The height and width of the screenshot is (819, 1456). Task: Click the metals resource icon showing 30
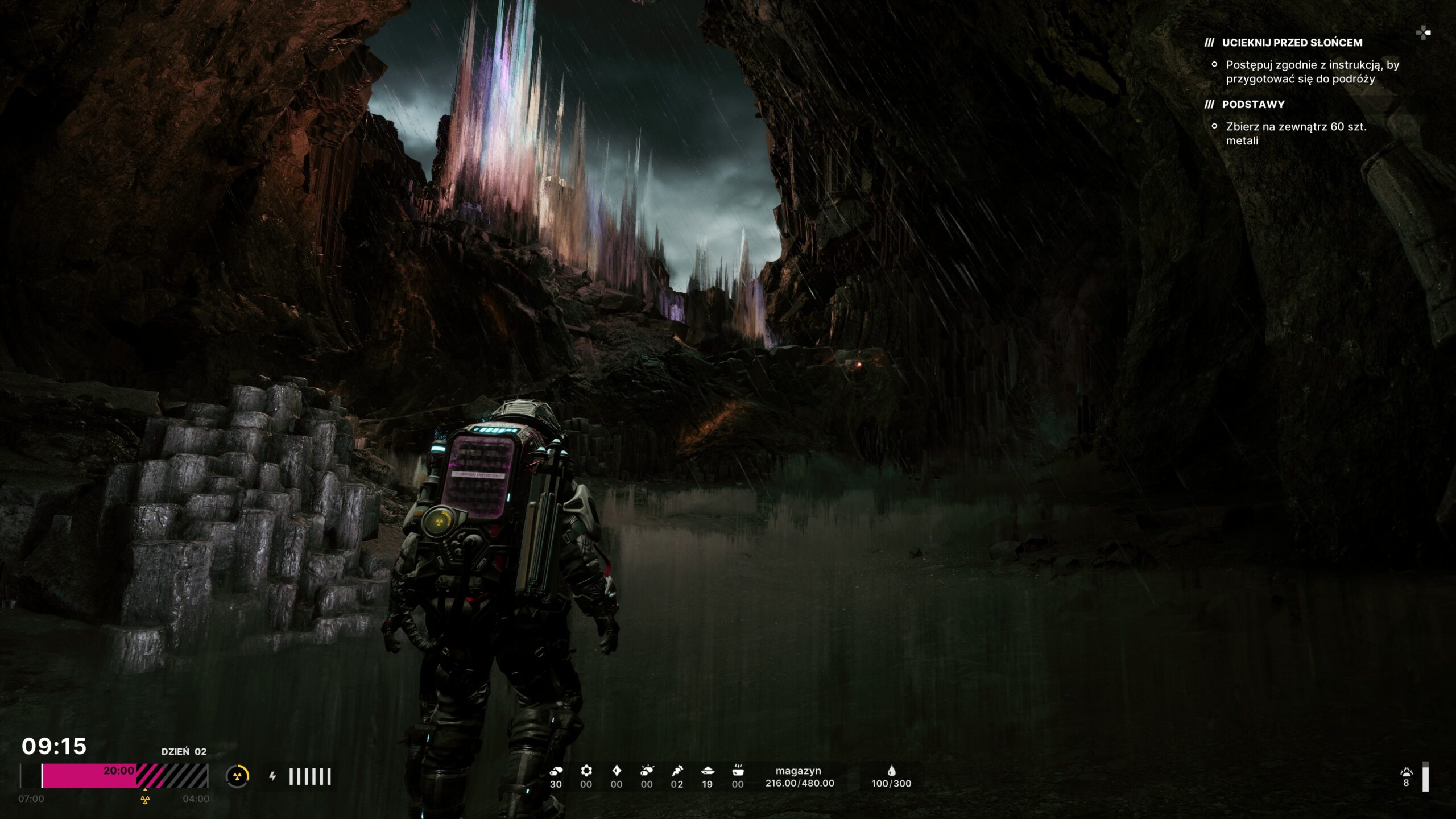pyautogui.click(x=556, y=771)
